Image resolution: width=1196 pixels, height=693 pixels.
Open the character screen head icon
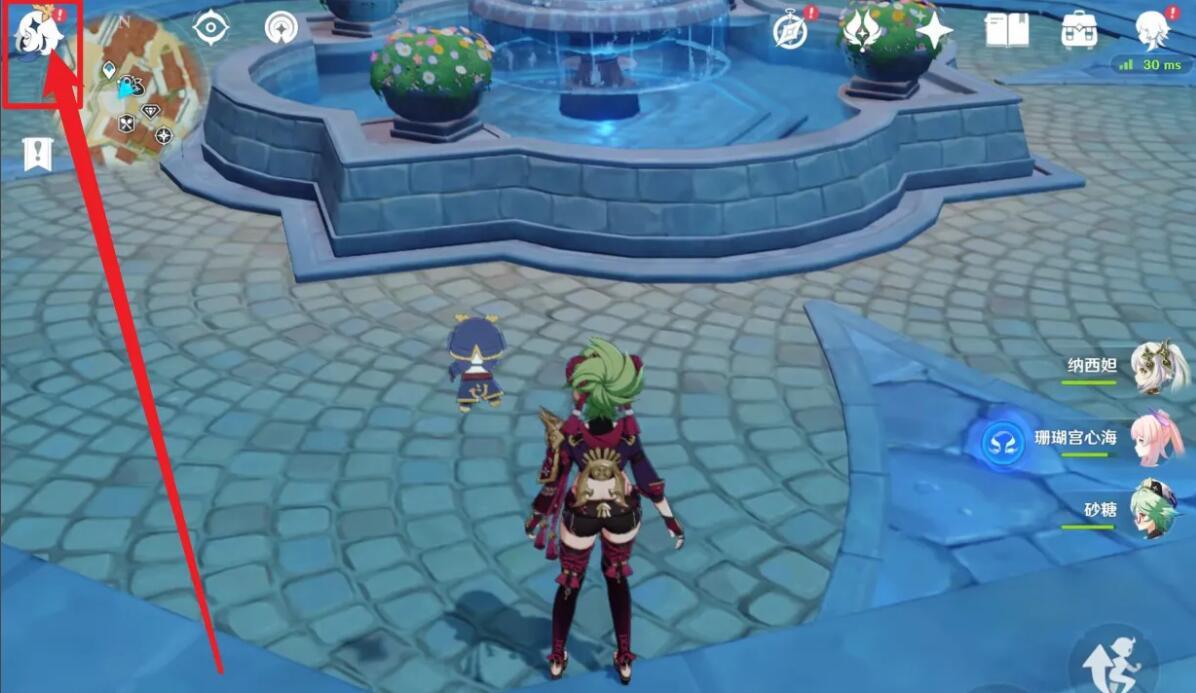tap(1153, 29)
